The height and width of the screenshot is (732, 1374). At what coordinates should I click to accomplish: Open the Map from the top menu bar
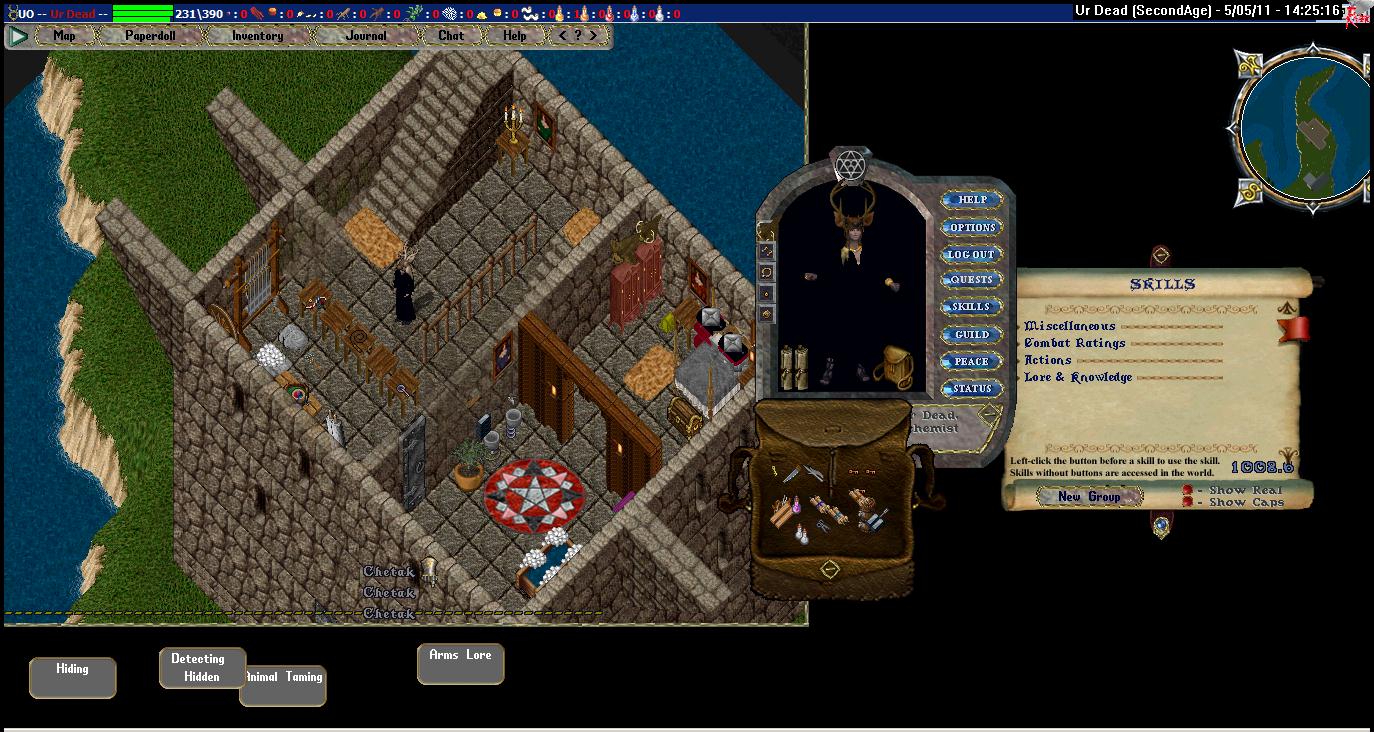click(64, 36)
